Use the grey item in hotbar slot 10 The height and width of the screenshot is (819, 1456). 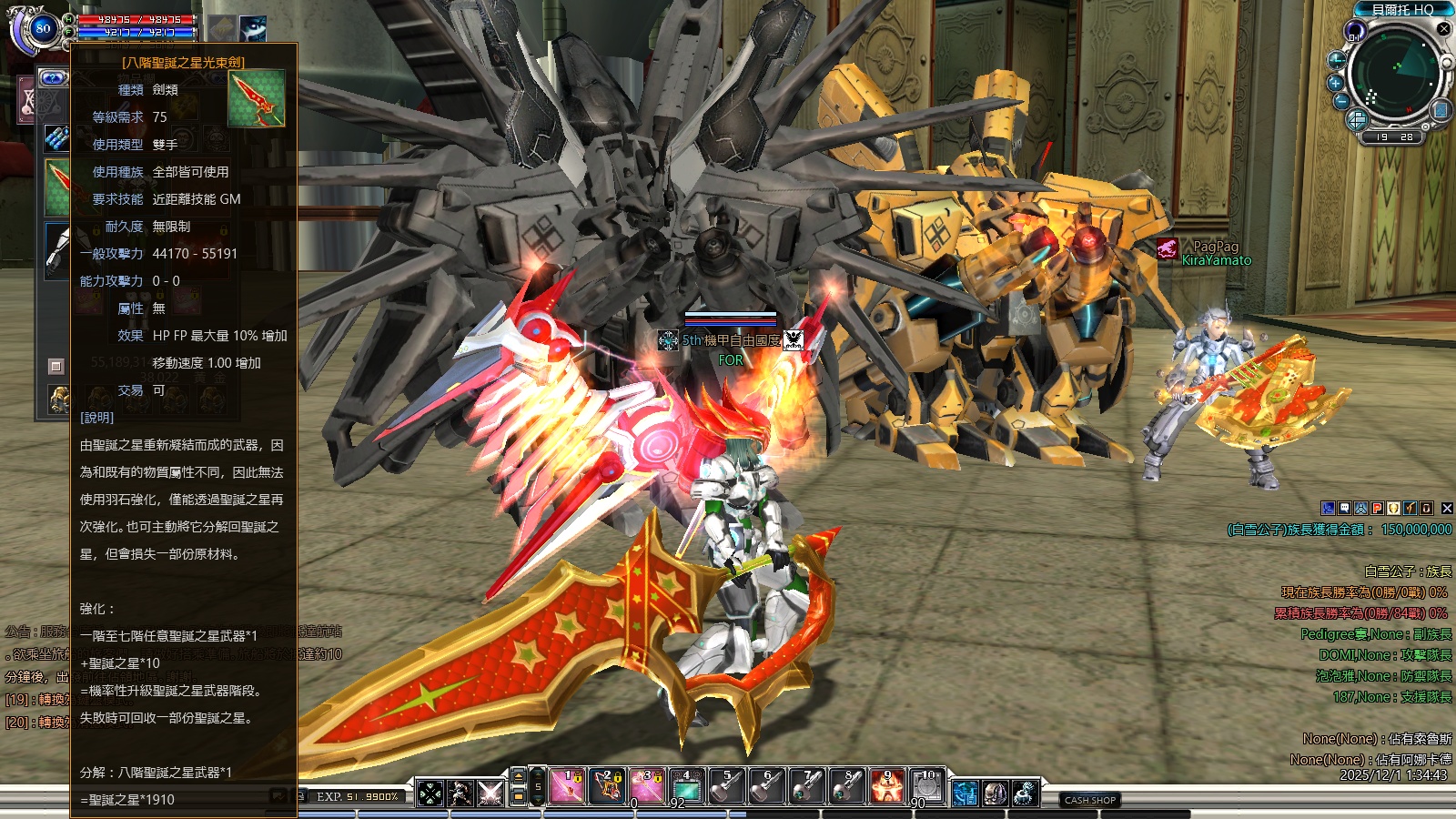927,787
